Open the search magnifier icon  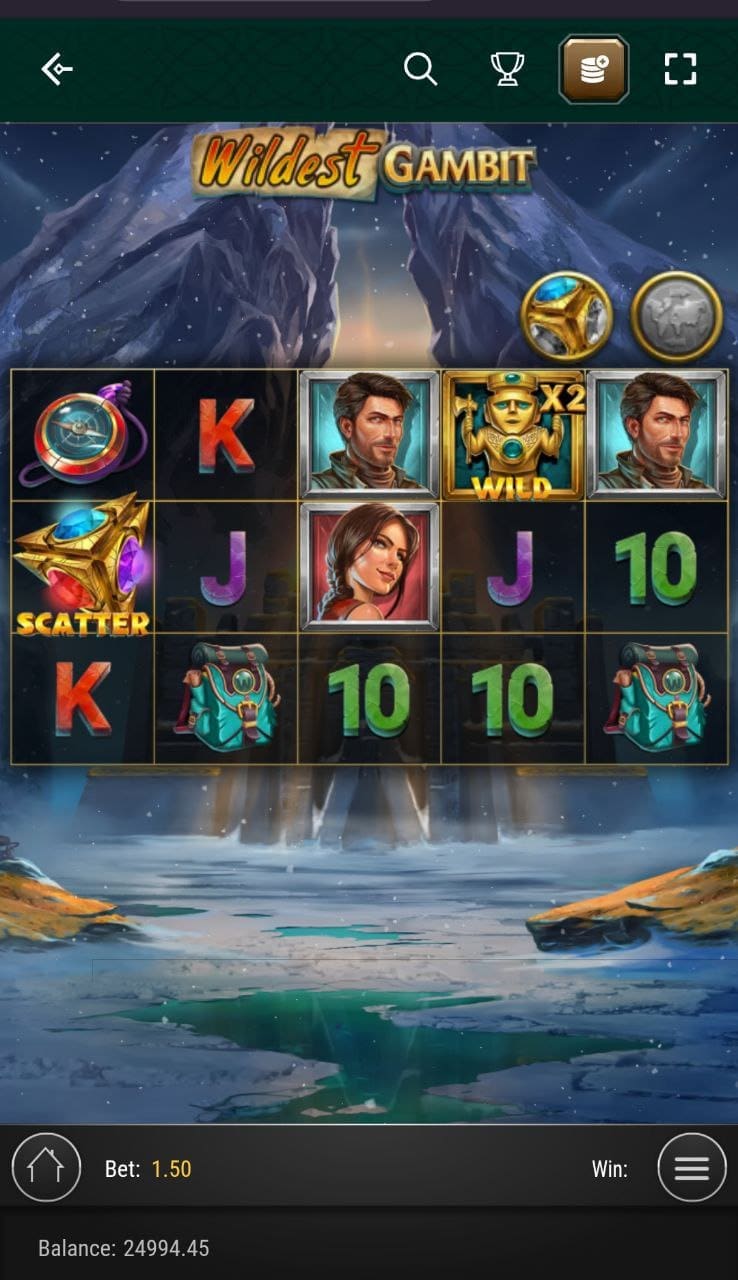point(420,69)
